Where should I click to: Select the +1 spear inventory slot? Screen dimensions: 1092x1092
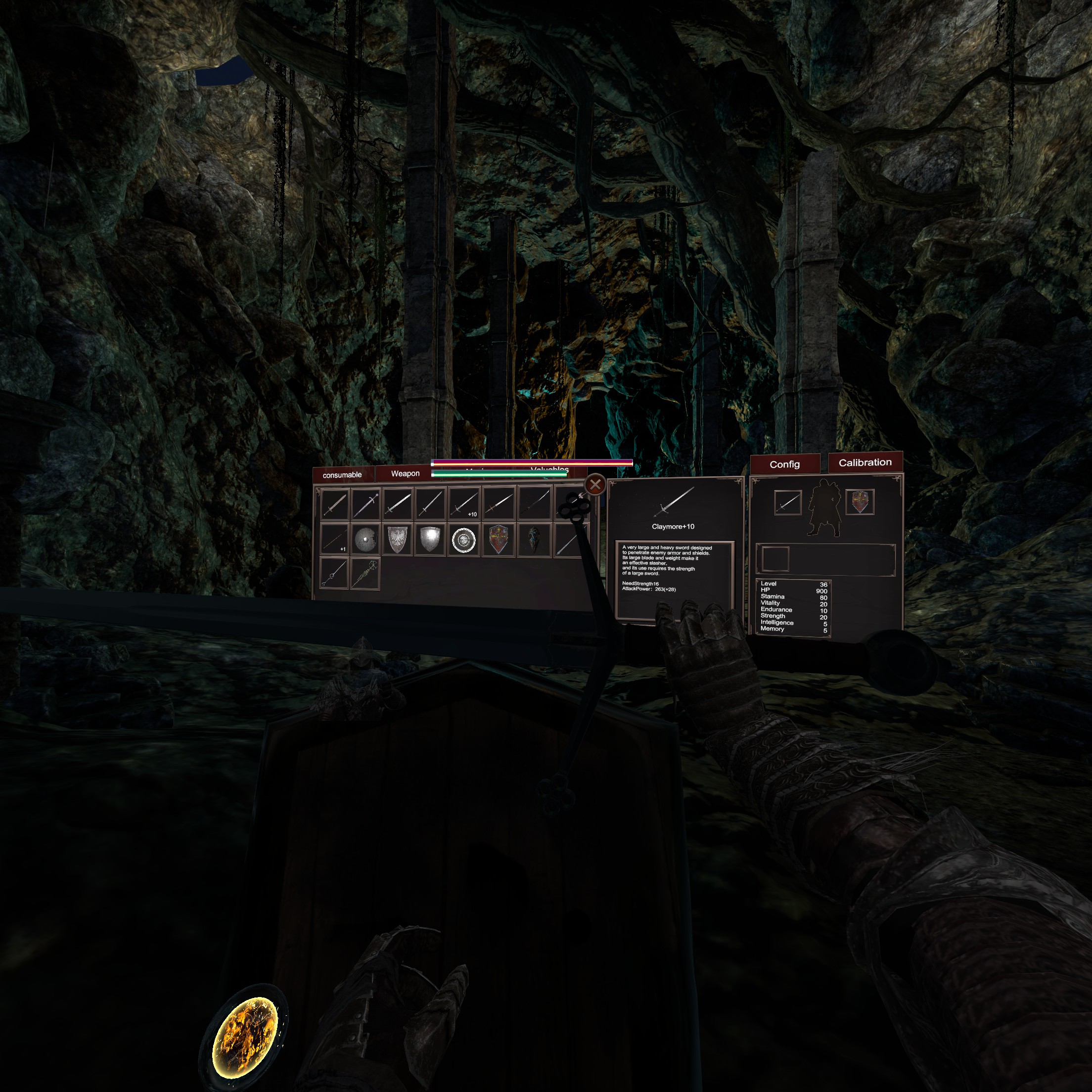(334, 539)
